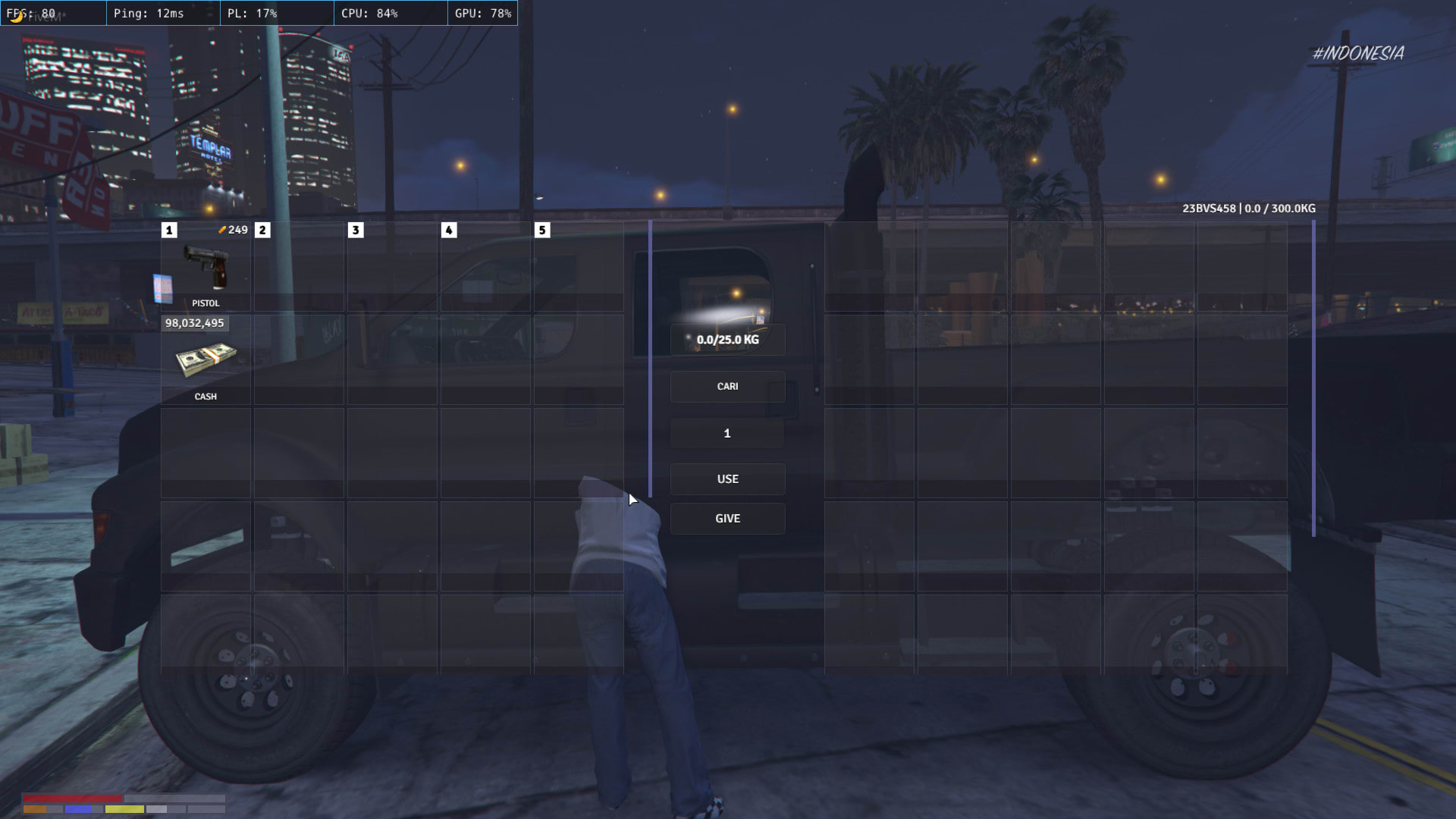This screenshot has width=1456, height=819.
Task: Select hotbar slot 5 badge
Action: [541, 229]
